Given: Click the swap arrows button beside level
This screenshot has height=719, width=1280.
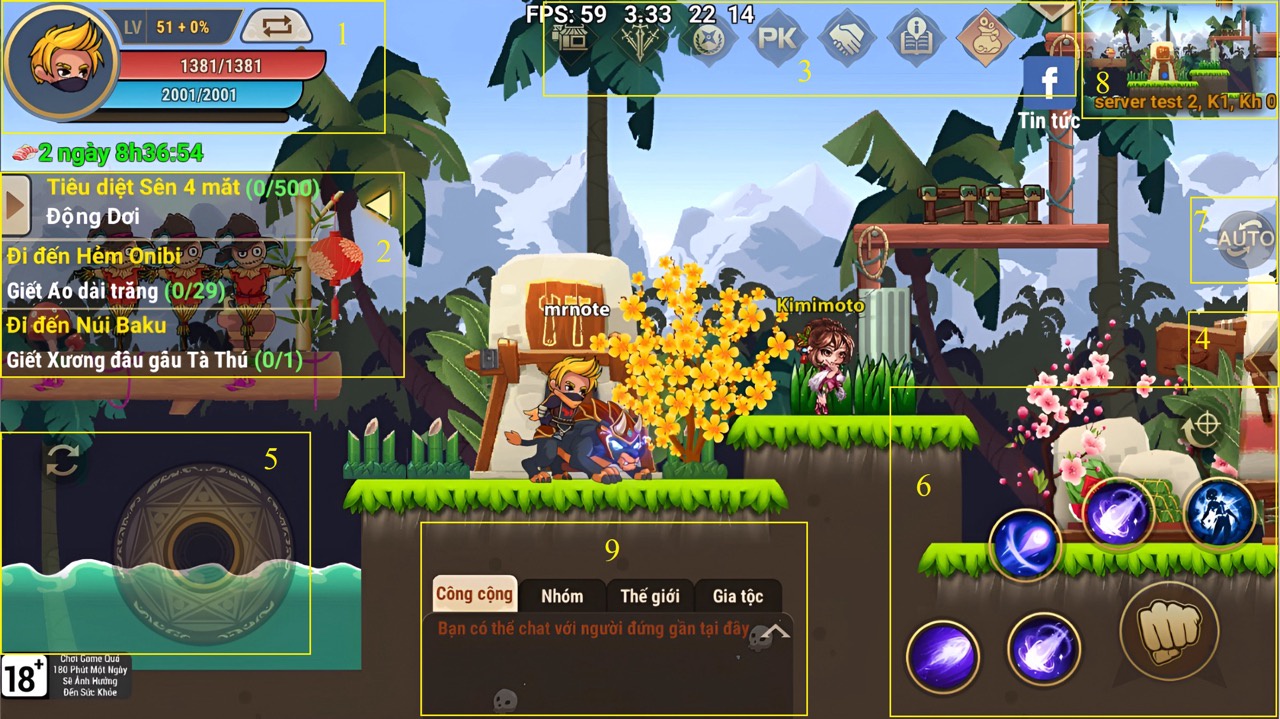Looking at the screenshot, I should (x=277, y=27).
